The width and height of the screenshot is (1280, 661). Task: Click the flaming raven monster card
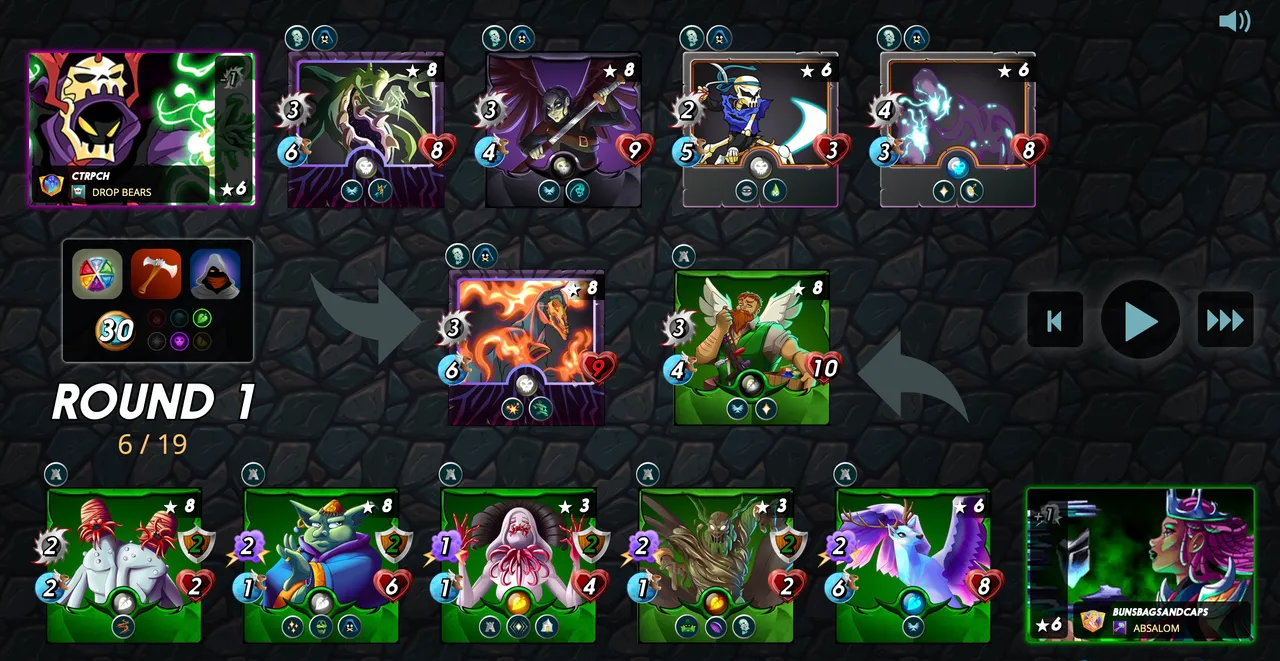[x=526, y=347]
